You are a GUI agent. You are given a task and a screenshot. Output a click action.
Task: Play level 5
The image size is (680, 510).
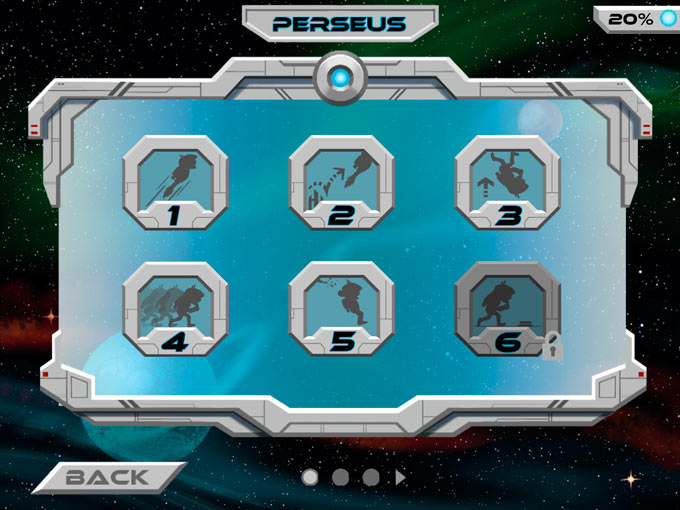[342, 310]
